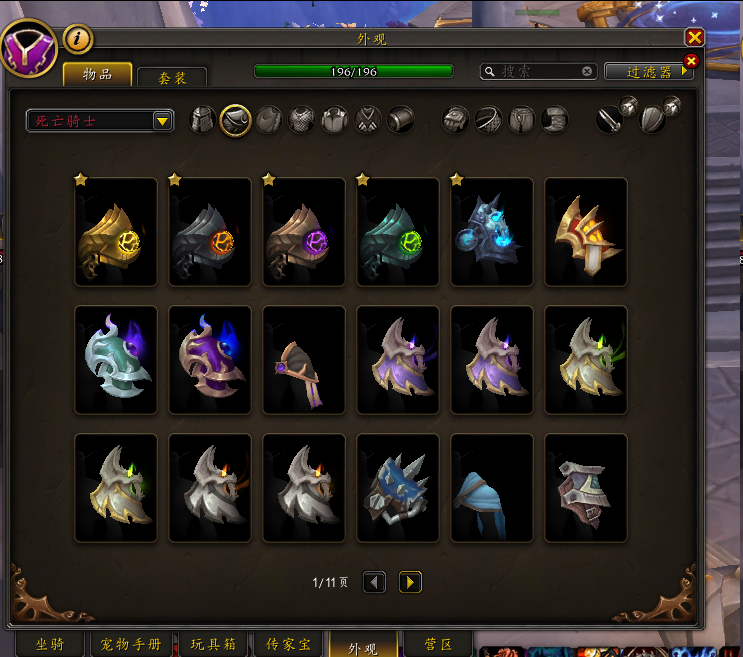Viewport: 743px width, 657px height.
Task: Select the helmet slot filter icon
Action: tap(203, 120)
